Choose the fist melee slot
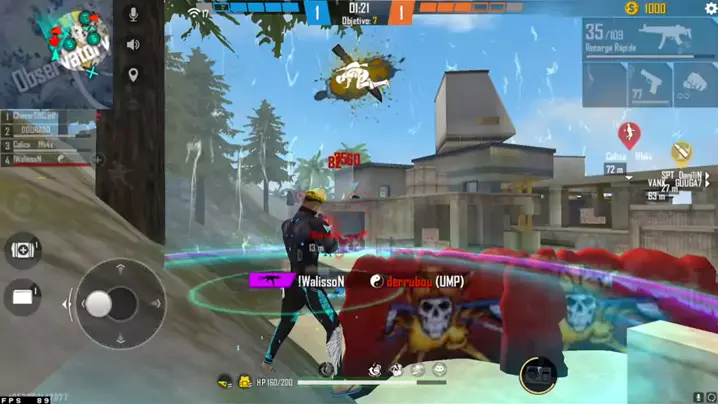The height and width of the screenshot is (404, 718). click(695, 84)
